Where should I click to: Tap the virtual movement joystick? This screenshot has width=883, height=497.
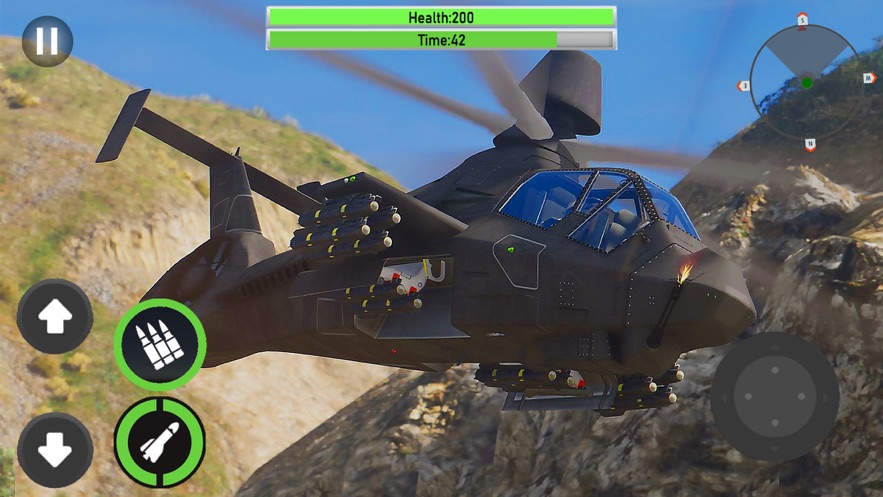click(x=775, y=396)
